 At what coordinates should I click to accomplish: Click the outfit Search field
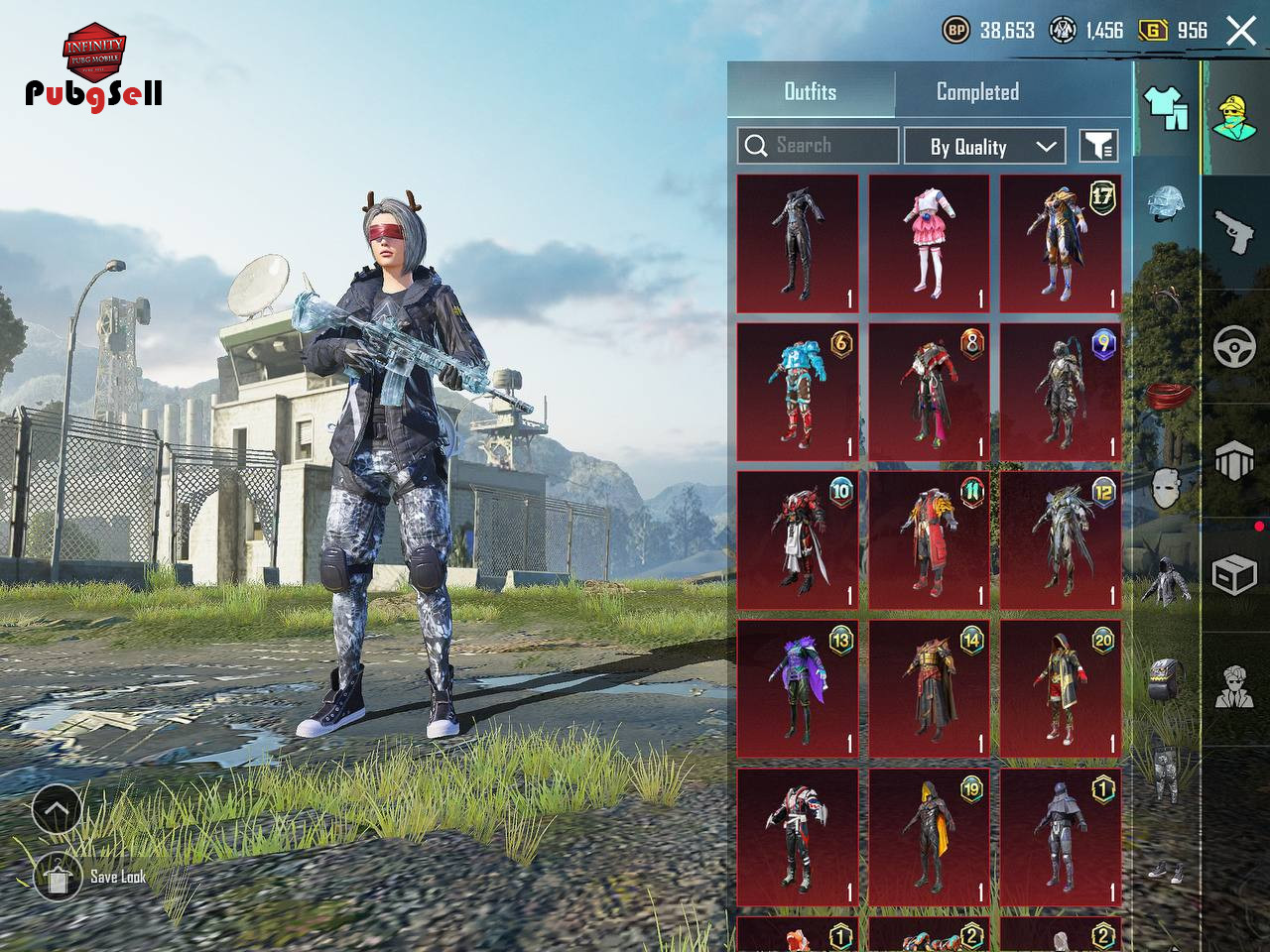[x=819, y=146]
